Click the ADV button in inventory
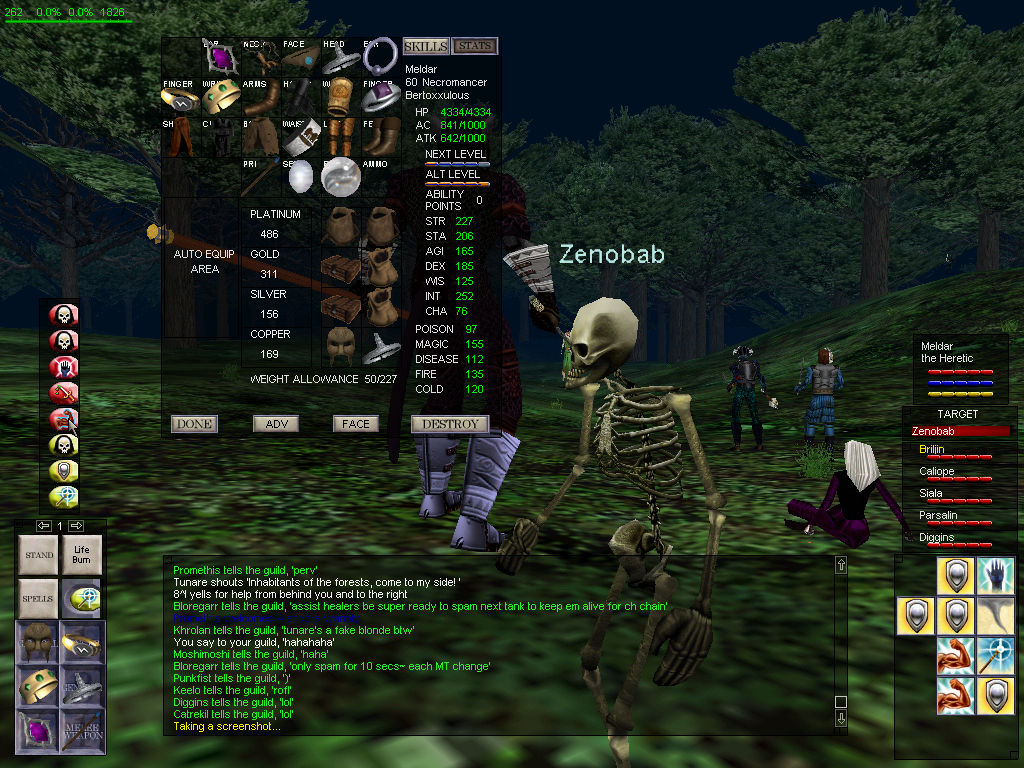Screen dimensions: 1024x768 point(276,424)
